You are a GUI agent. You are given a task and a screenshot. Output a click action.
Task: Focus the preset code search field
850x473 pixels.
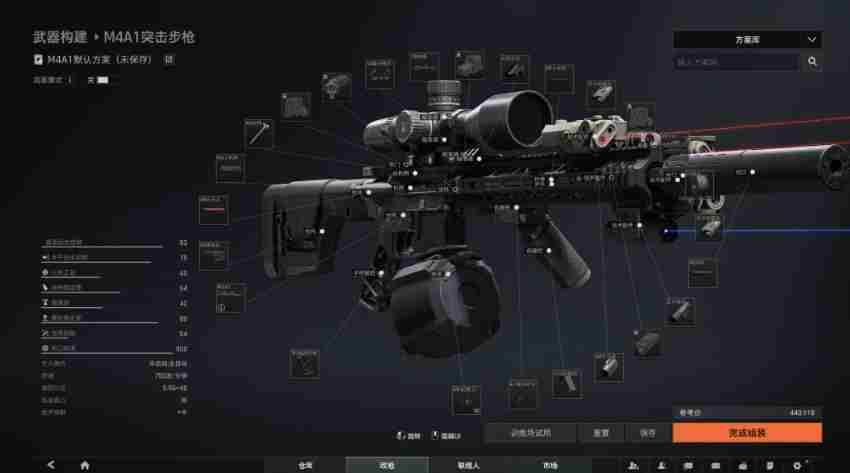tap(737, 62)
